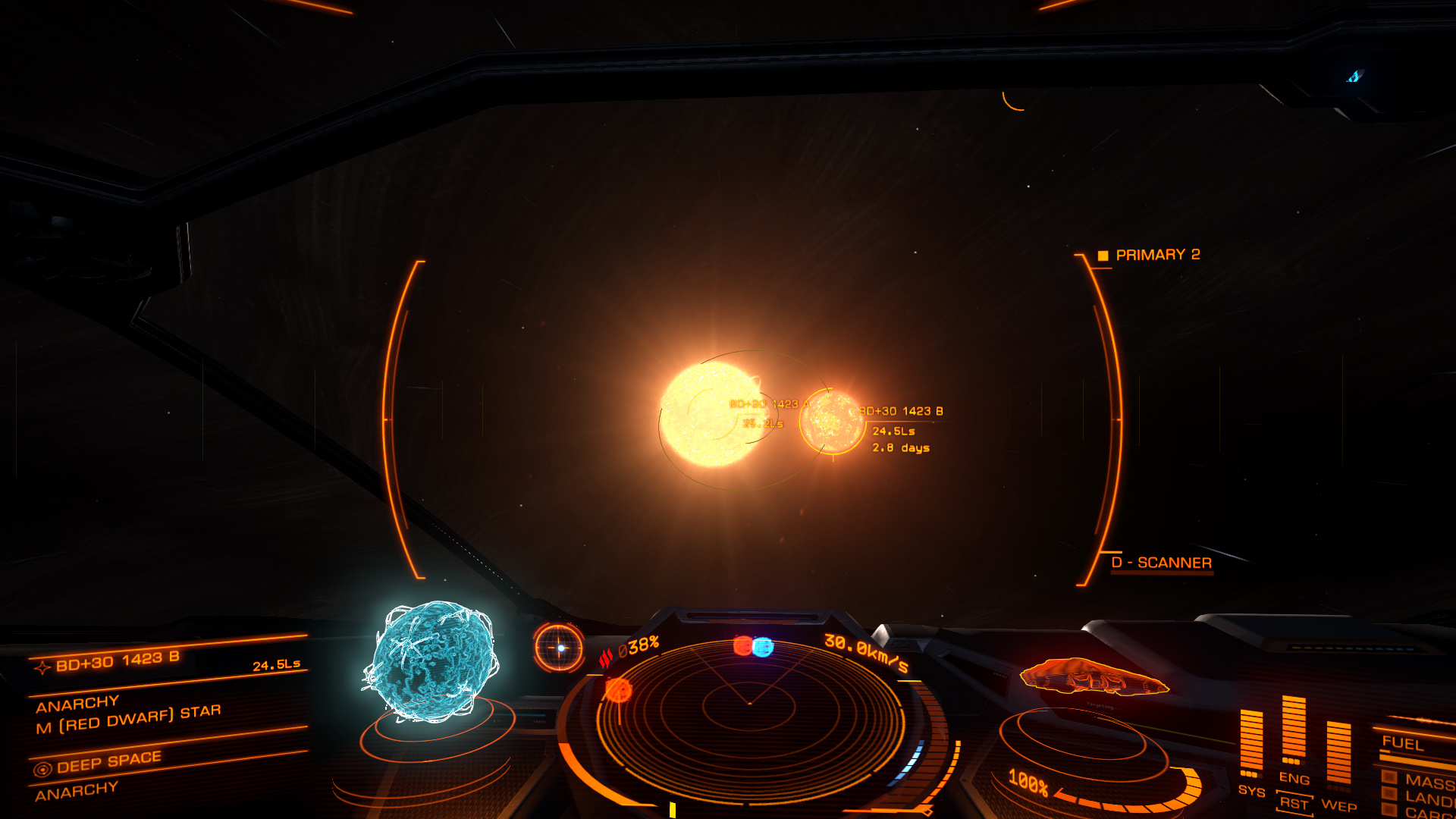This screenshot has height=819, width=1456.
Task: Select the BD+30 1423 B star marker
Action: 832,422
